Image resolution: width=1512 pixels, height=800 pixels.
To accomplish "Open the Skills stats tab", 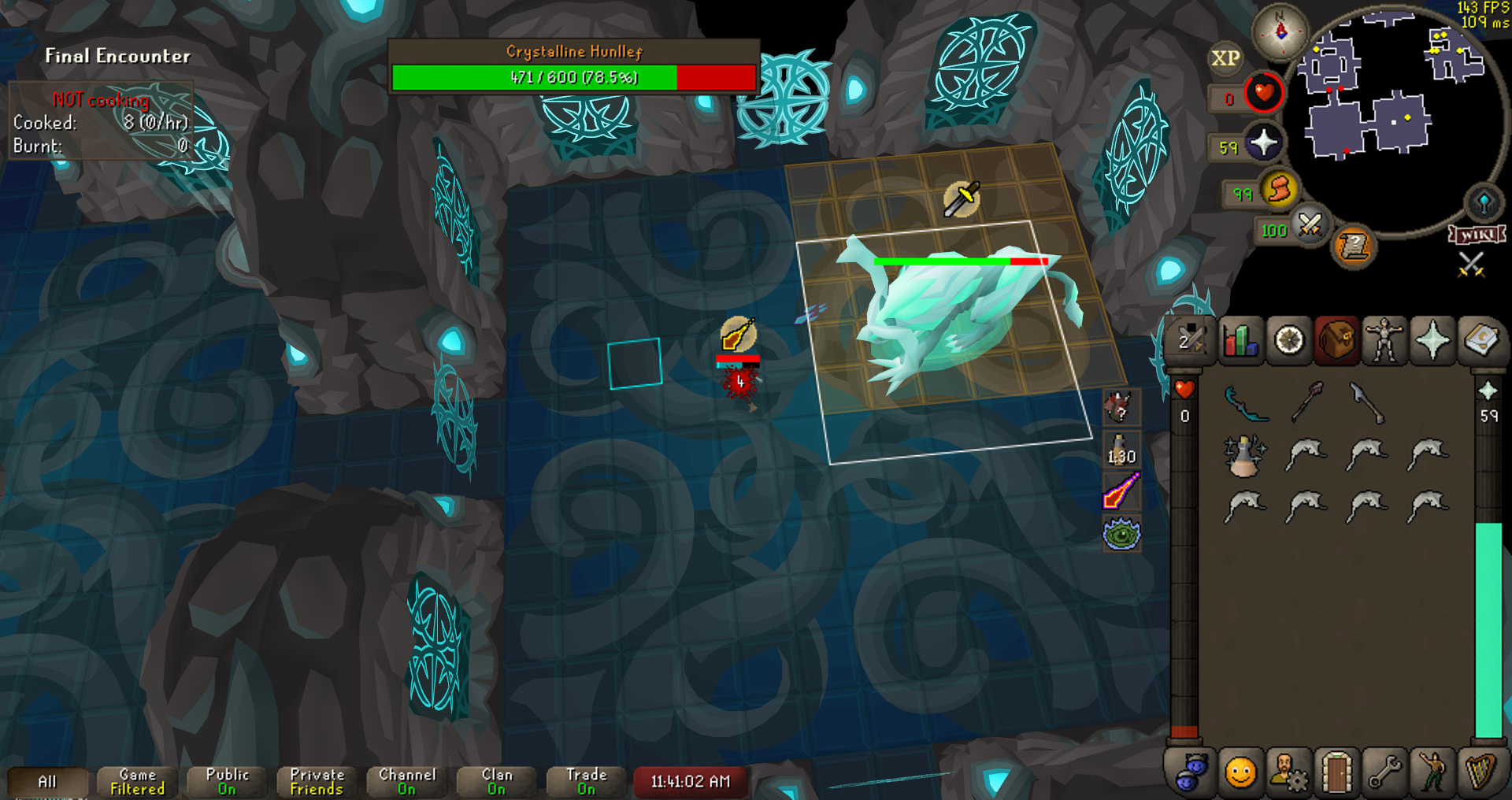I will pos(1240,341).
